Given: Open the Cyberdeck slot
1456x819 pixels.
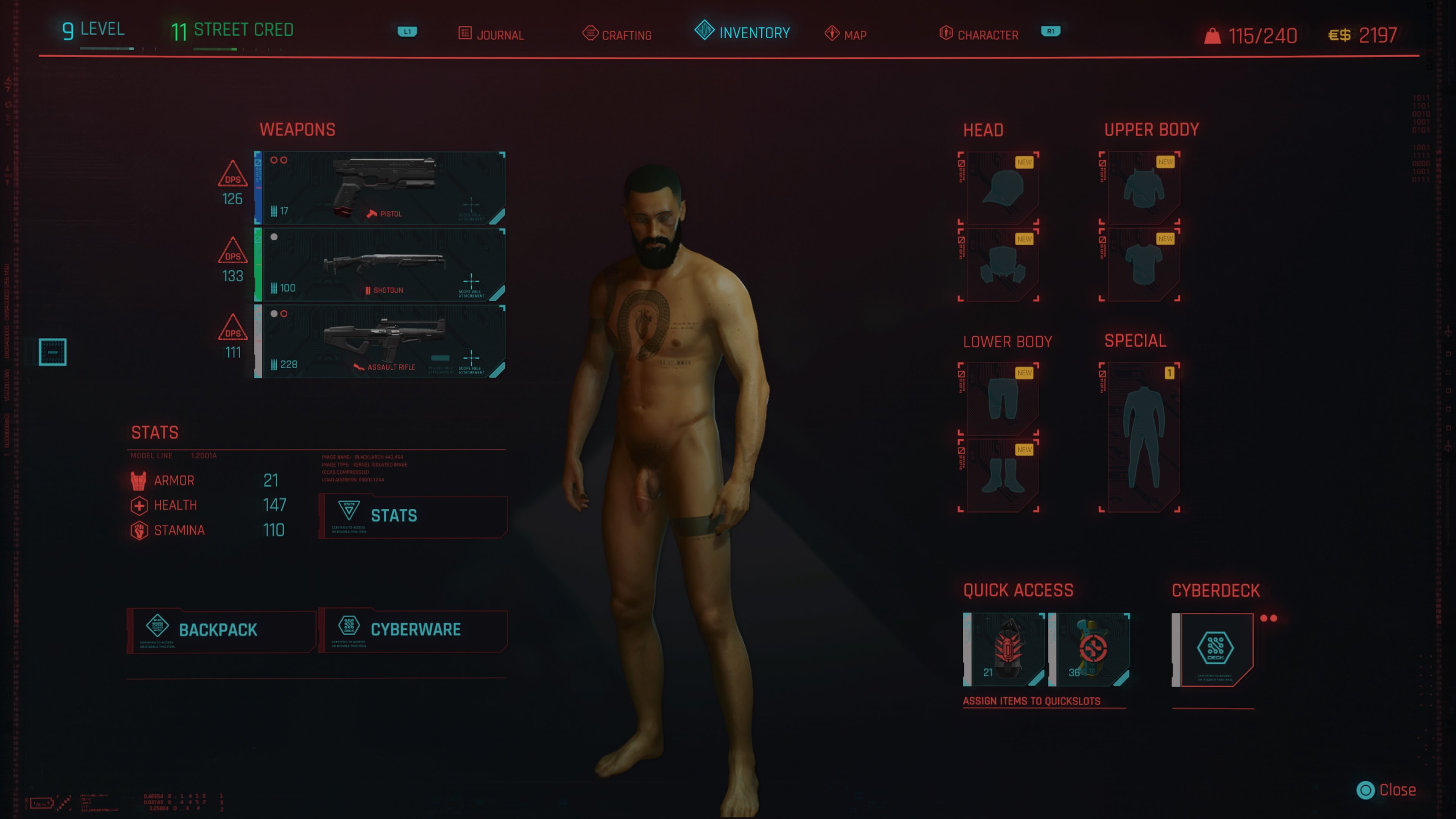Looking at the screenshot, I should [x=1214, y=649].
